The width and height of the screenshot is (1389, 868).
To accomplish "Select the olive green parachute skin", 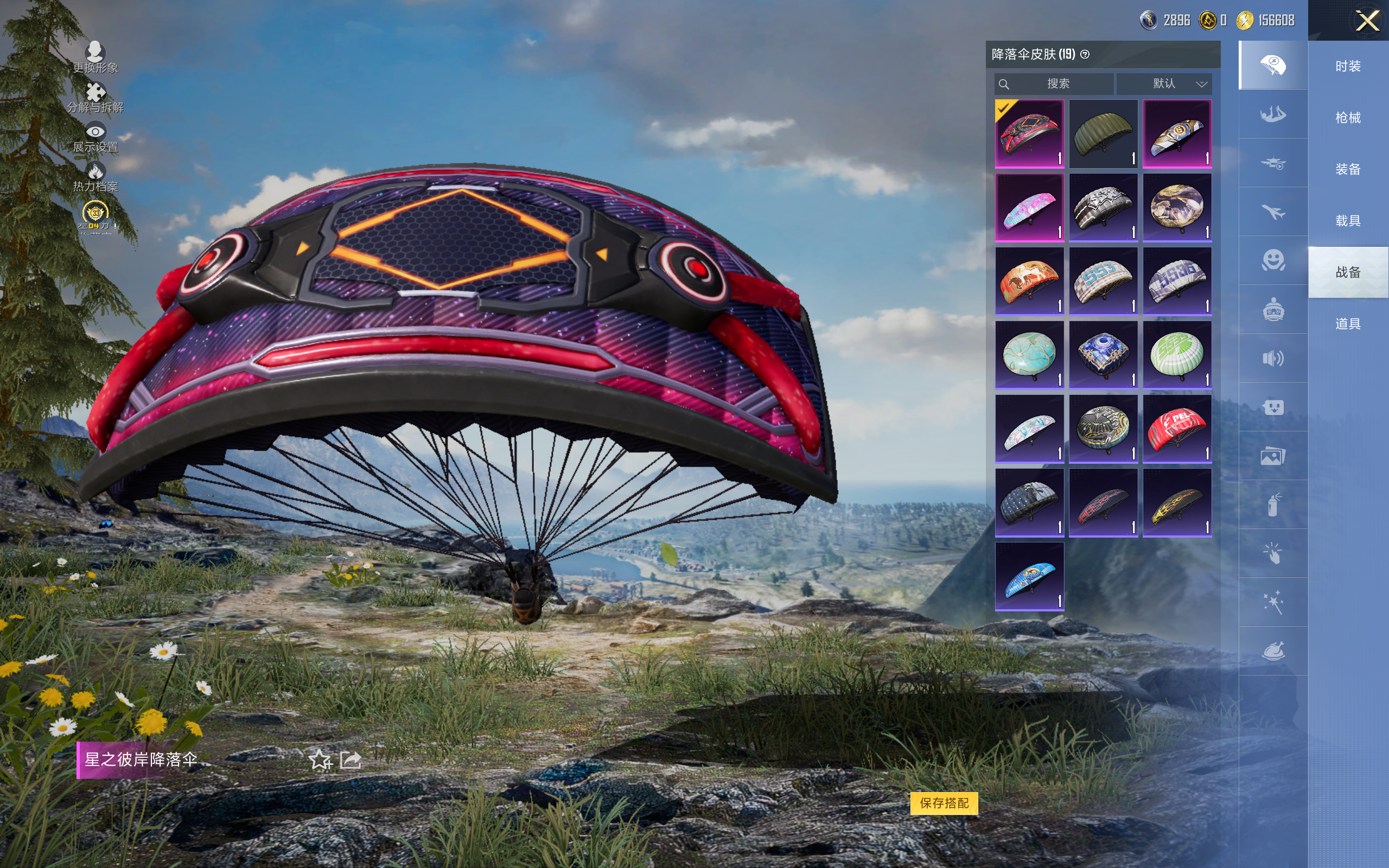I will [x=1103, y=134].
